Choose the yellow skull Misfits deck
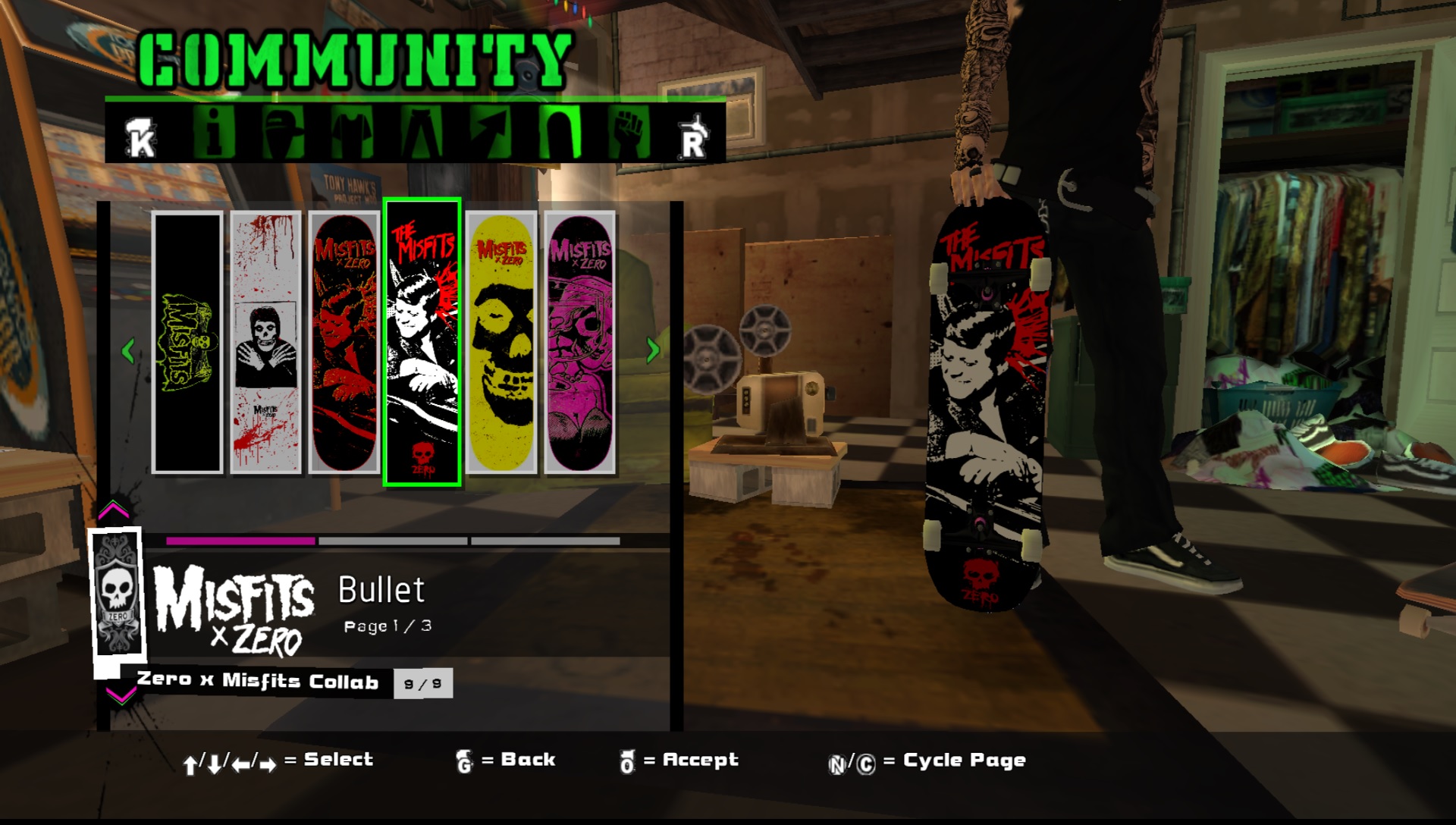 click(x=501, y=343)
